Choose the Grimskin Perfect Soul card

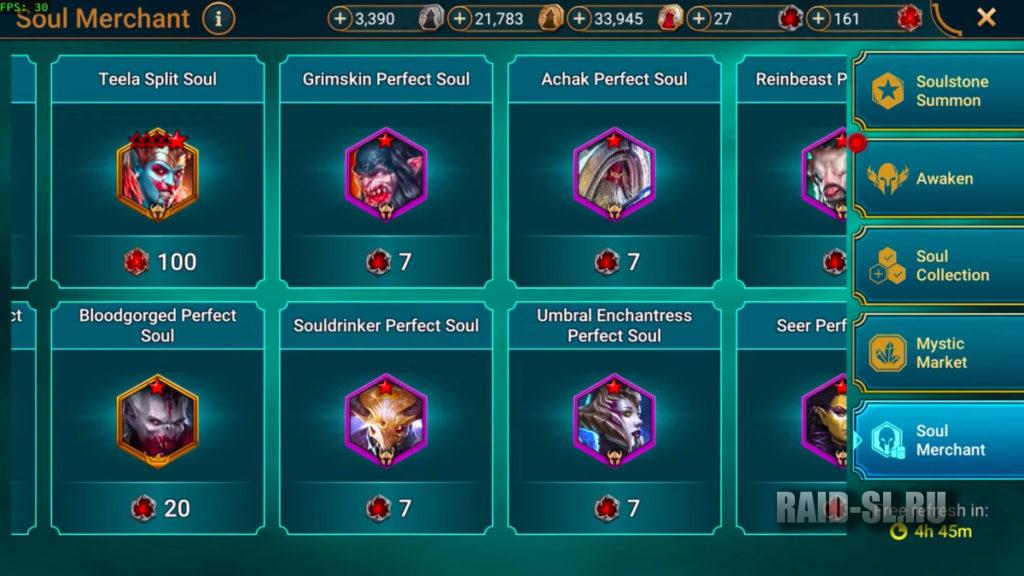(386, 172)
